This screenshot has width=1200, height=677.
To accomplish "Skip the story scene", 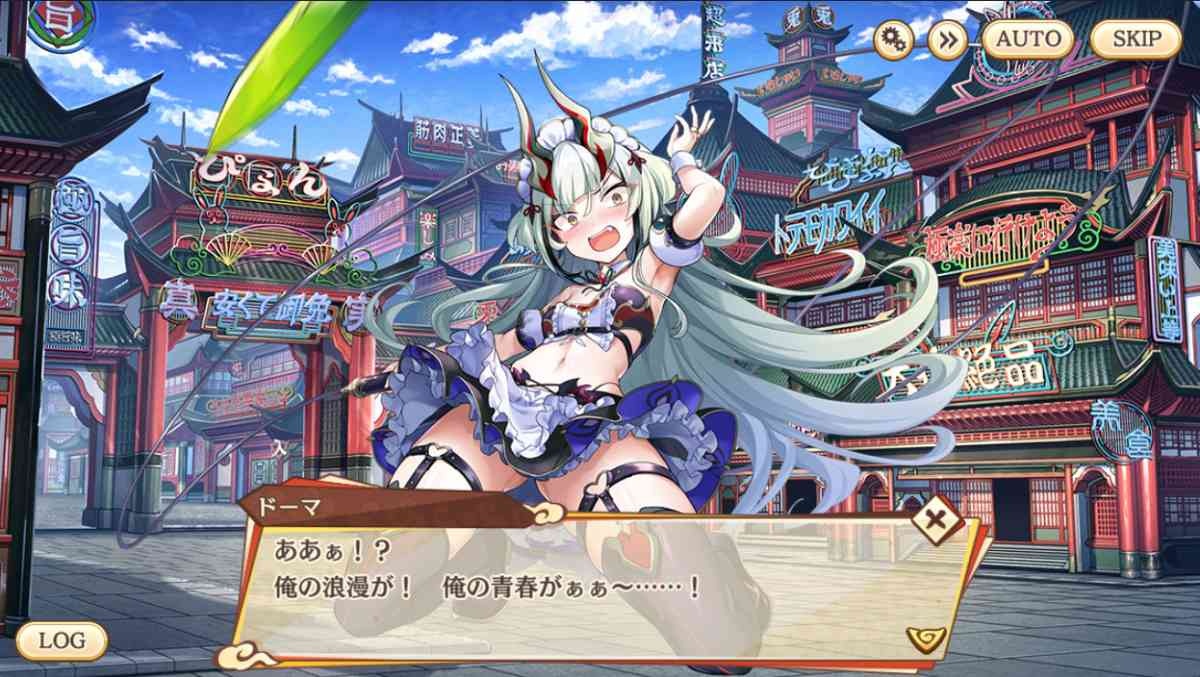I will coord(1137,39).
